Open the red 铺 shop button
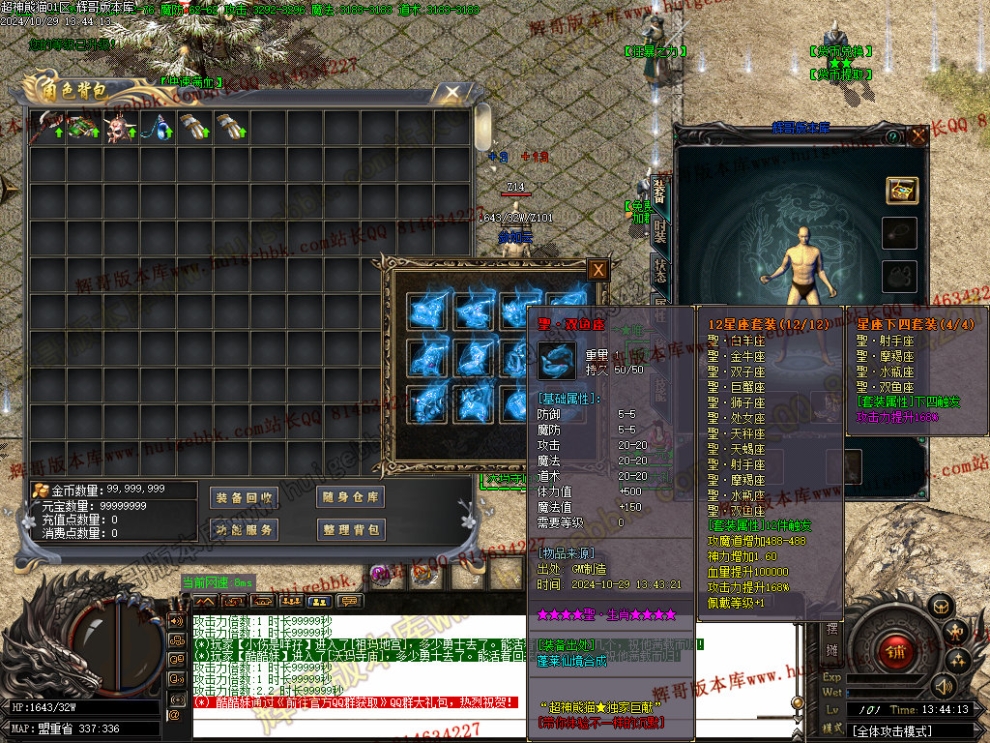Viewport: 990px width, 743px height. click(896, 651)
